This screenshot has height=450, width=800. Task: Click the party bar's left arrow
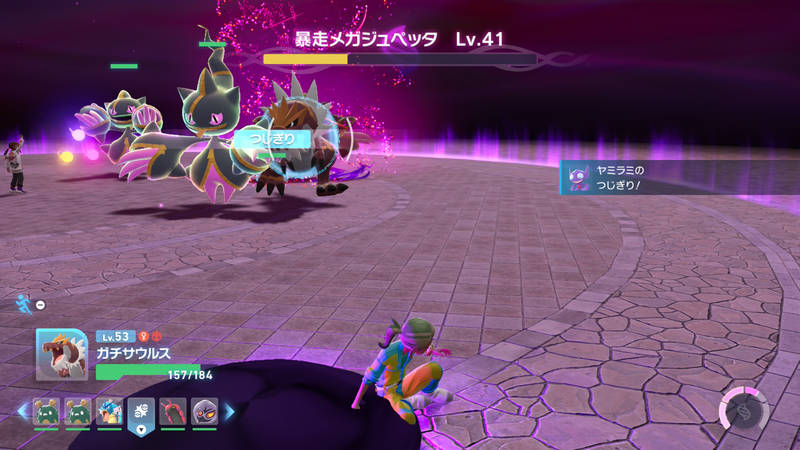[22, 411]
